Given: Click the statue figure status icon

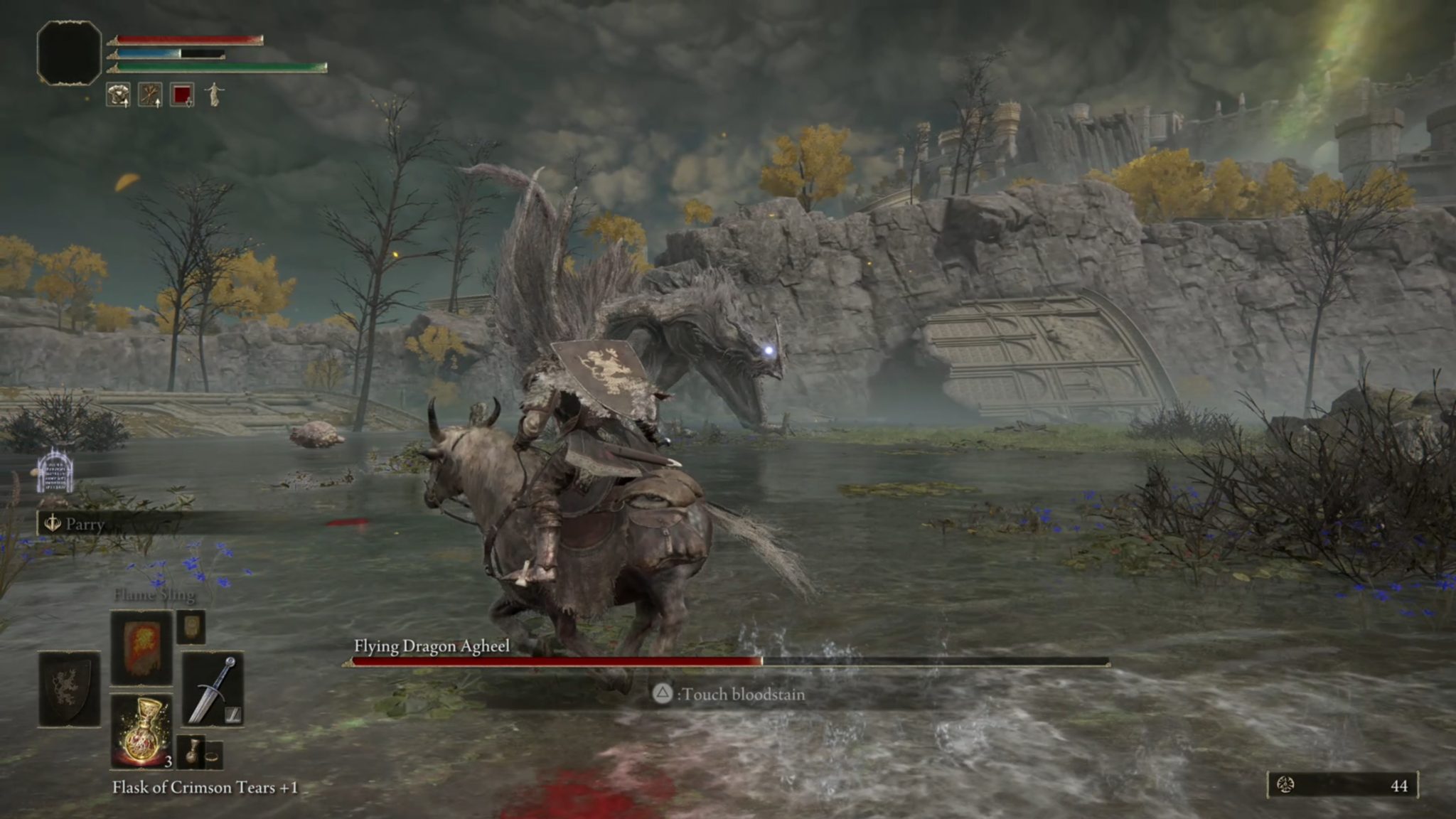Looking at the screenshot, I should pyautogui.click(x=214, y=95).
